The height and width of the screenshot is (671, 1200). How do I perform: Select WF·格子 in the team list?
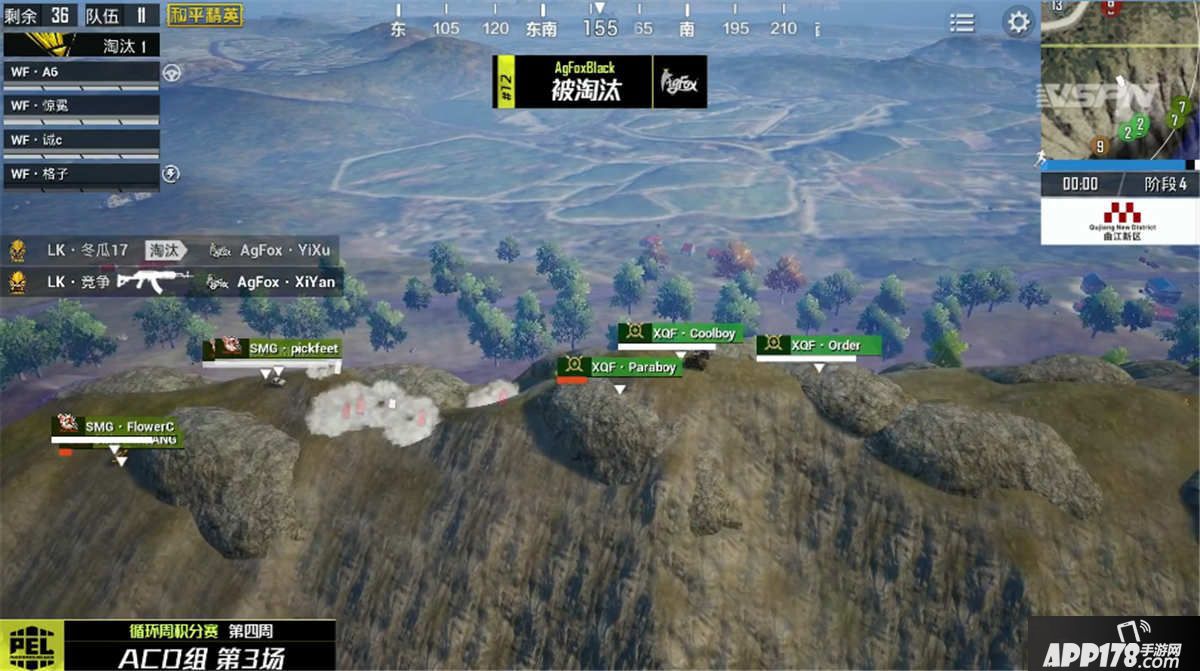point(82,174)
